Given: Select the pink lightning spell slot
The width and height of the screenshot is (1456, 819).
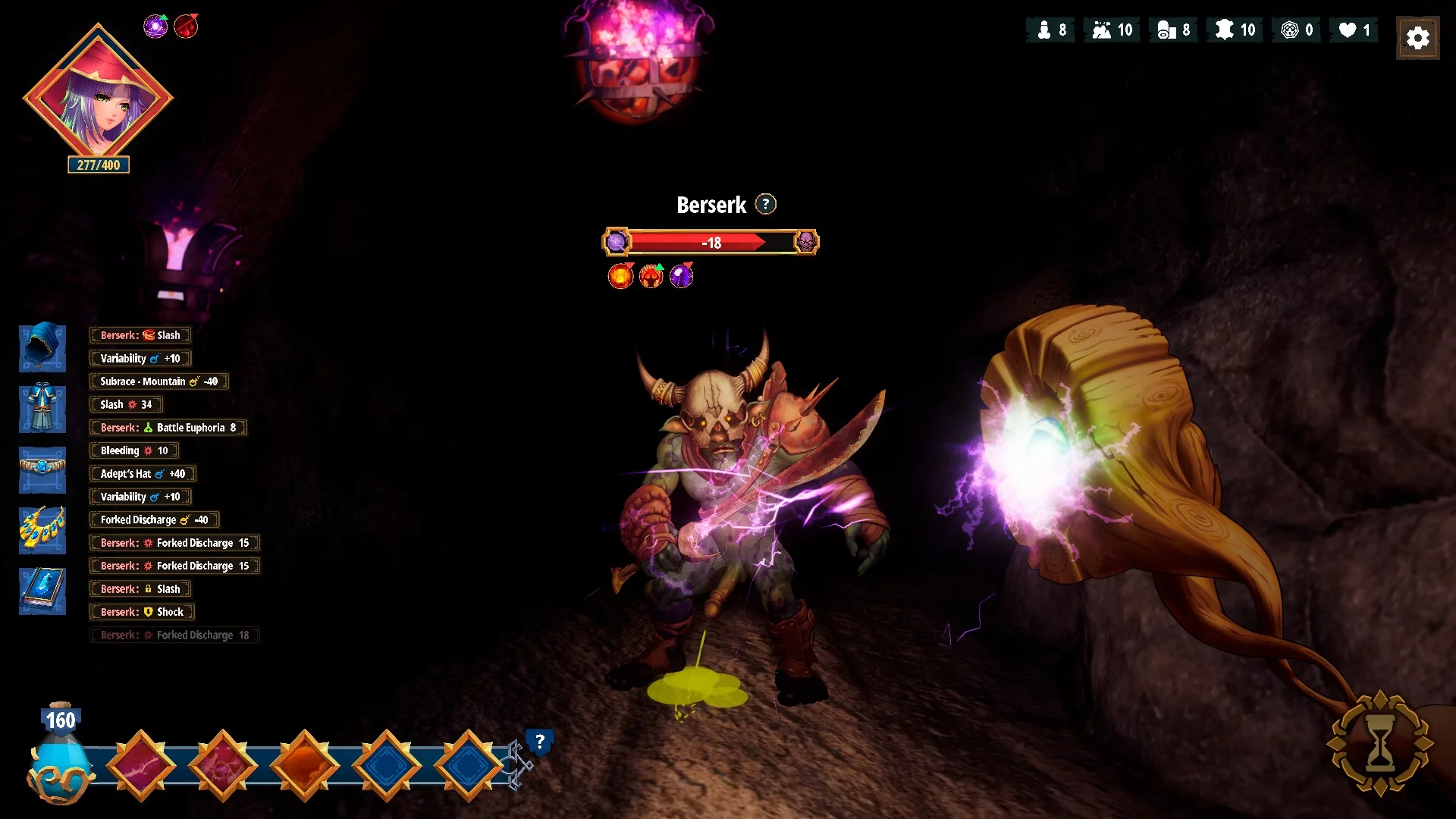Looking at the screenshot, I should pyautogui.click(x=141, y=766).
